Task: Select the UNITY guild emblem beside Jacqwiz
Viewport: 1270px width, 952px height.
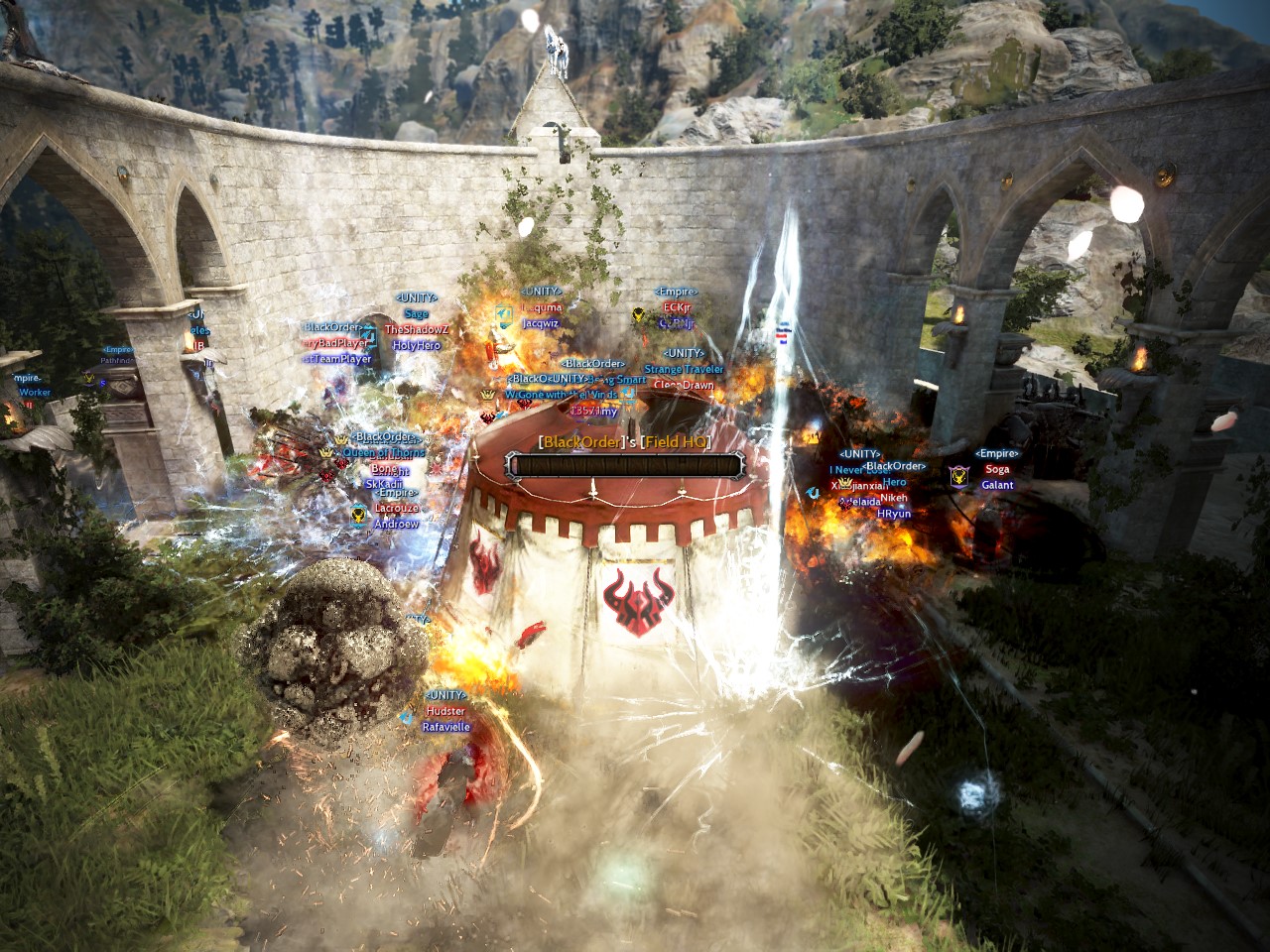Action: tap(502, 317)
